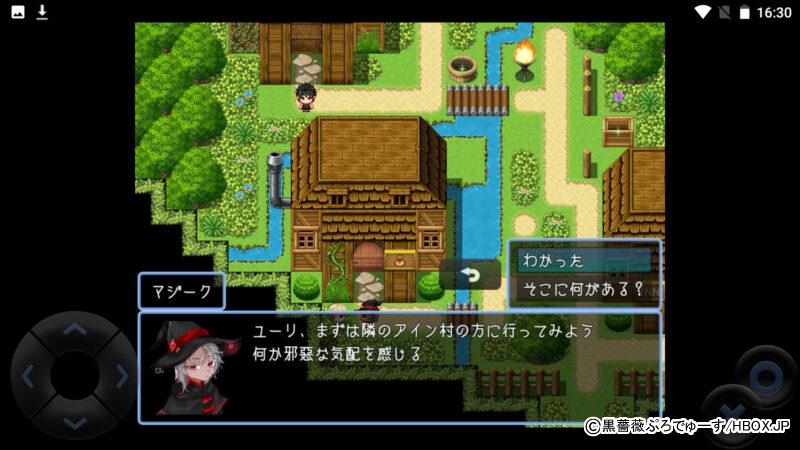Tap the curved back arrow button

[x=470, y=275]
